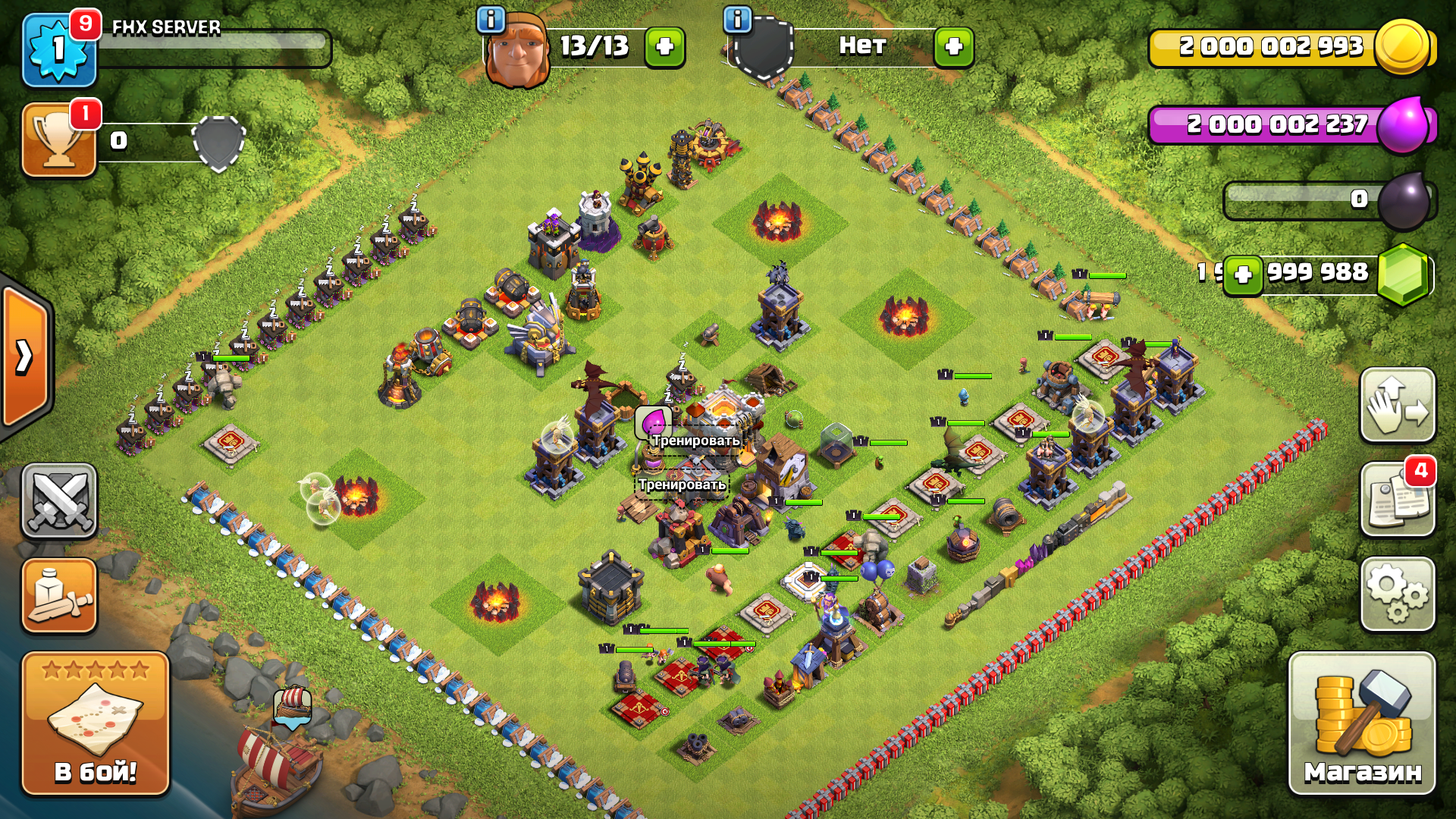This screenshot has width=1456, height=819.
Task: Open the trophy league panel
Action: click(59, 140)
